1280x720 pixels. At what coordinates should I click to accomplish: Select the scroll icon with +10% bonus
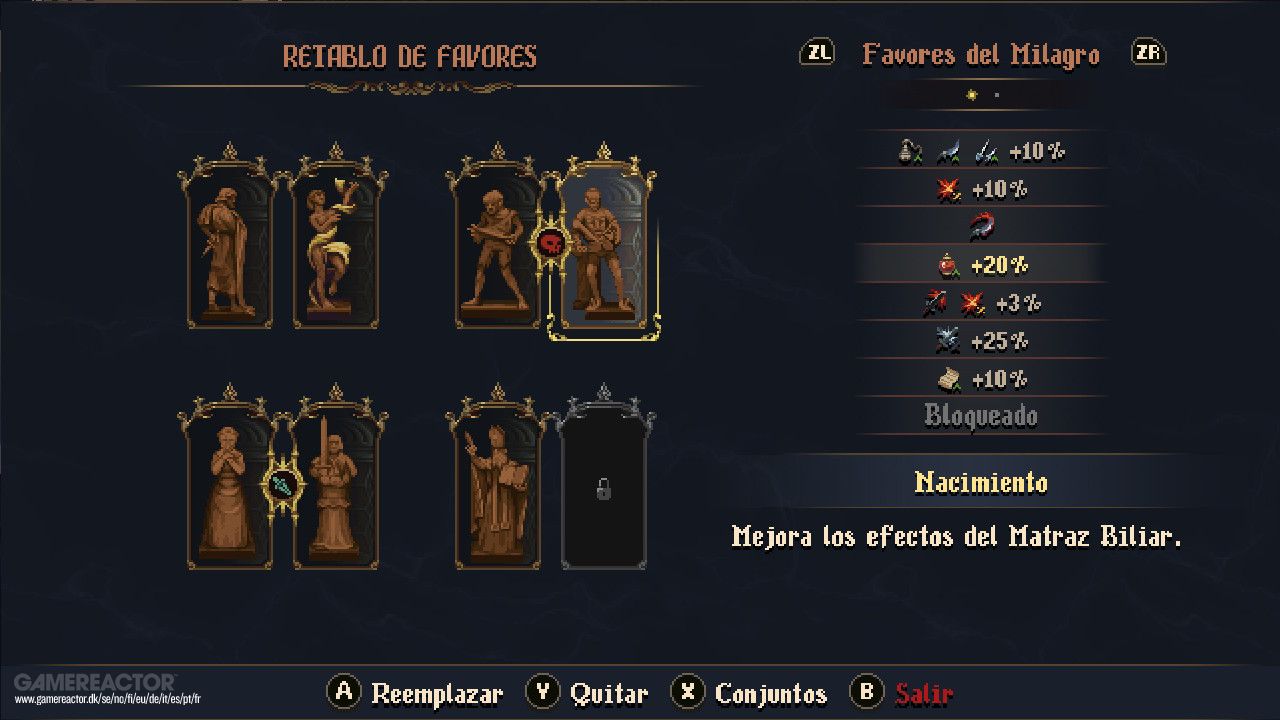[950, 378]
